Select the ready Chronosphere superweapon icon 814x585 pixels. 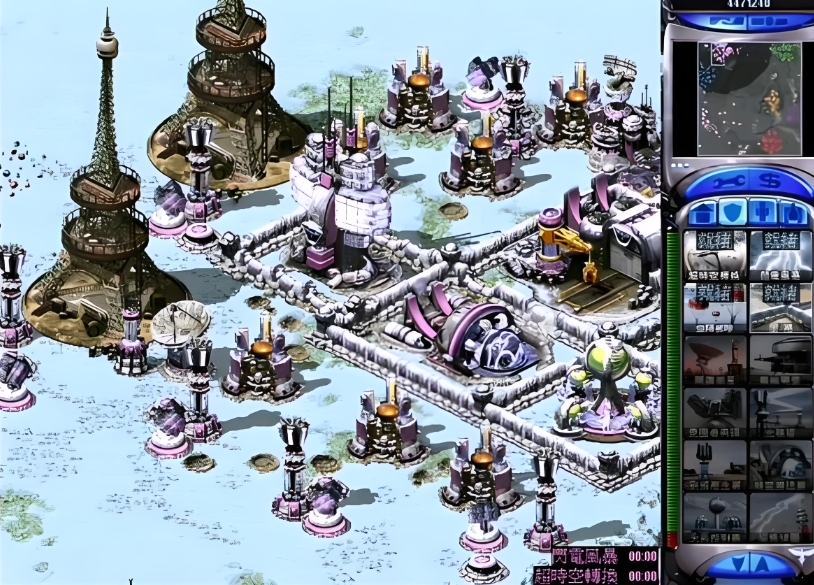[x=714, y=254]
